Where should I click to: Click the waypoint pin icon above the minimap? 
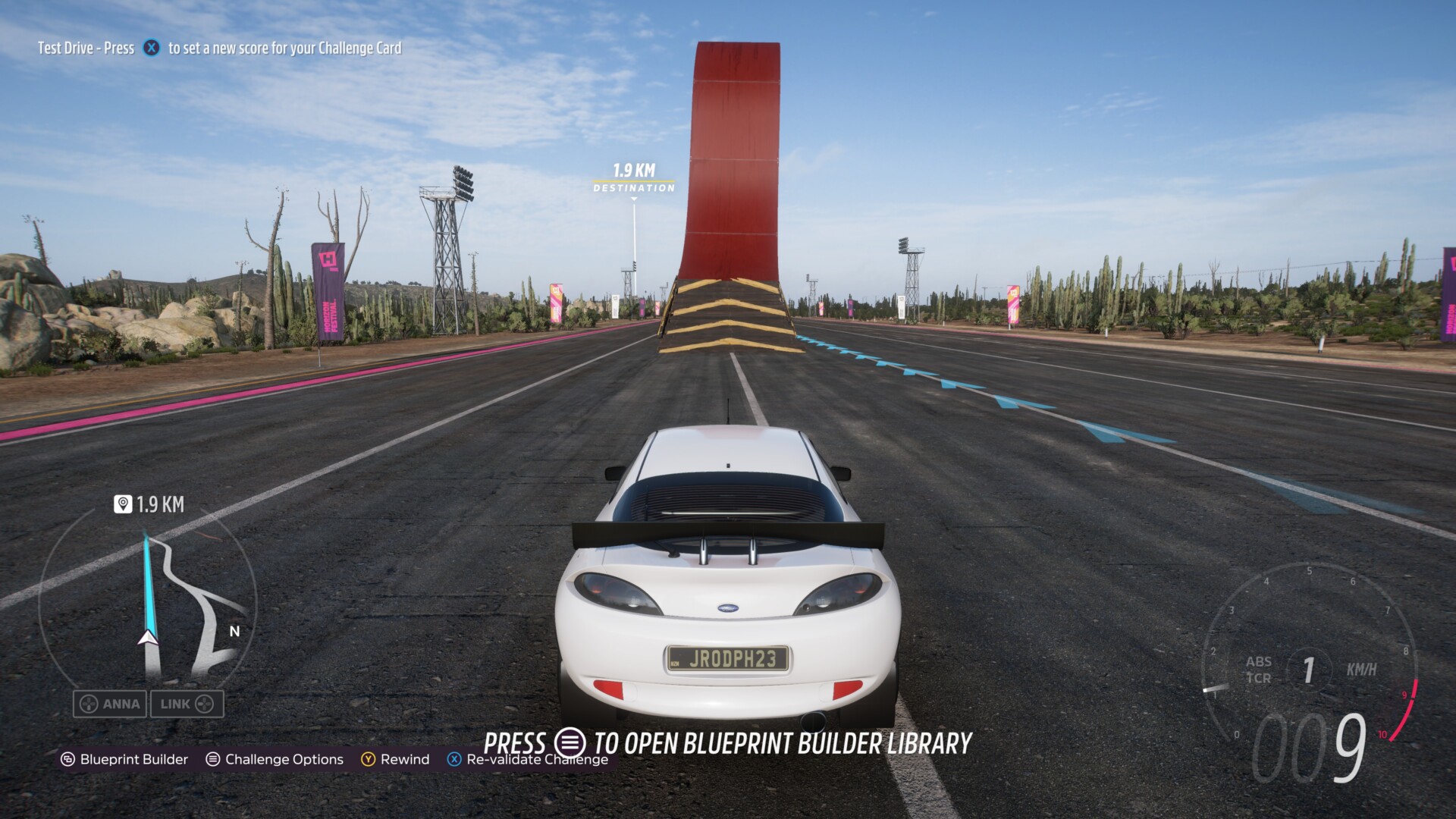[122, 504]
